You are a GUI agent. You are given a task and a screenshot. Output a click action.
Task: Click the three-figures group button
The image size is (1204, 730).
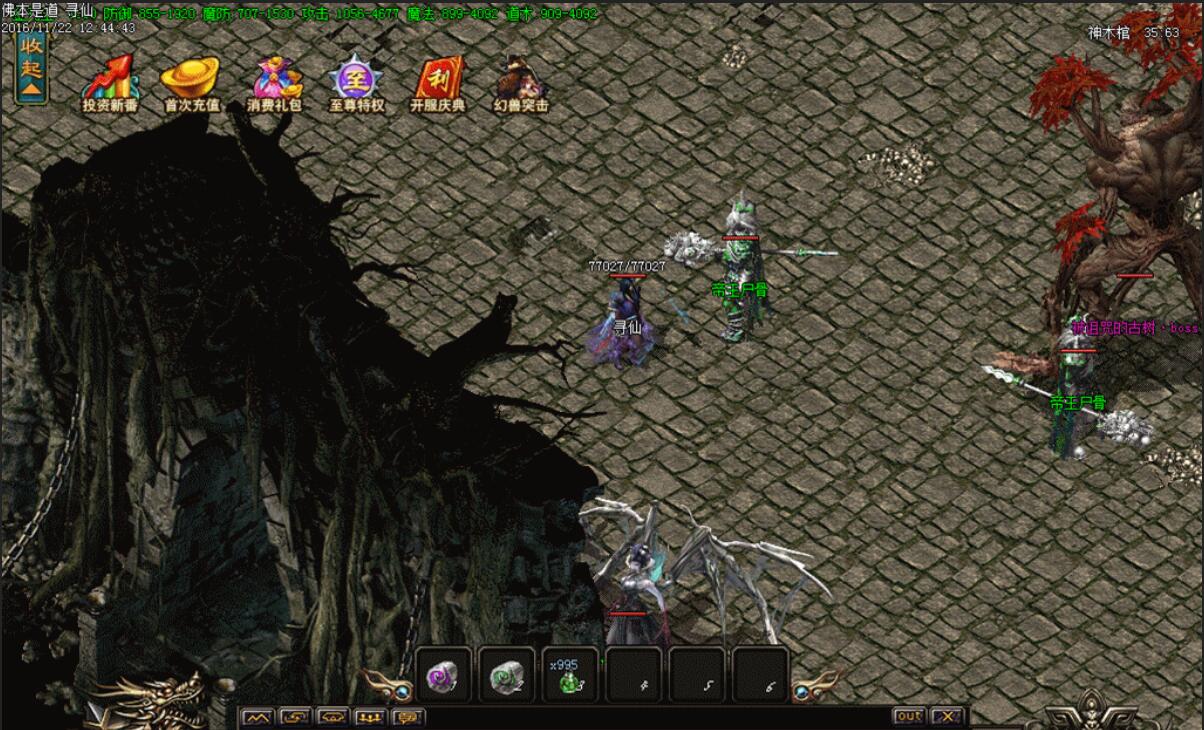coord(370,717)
